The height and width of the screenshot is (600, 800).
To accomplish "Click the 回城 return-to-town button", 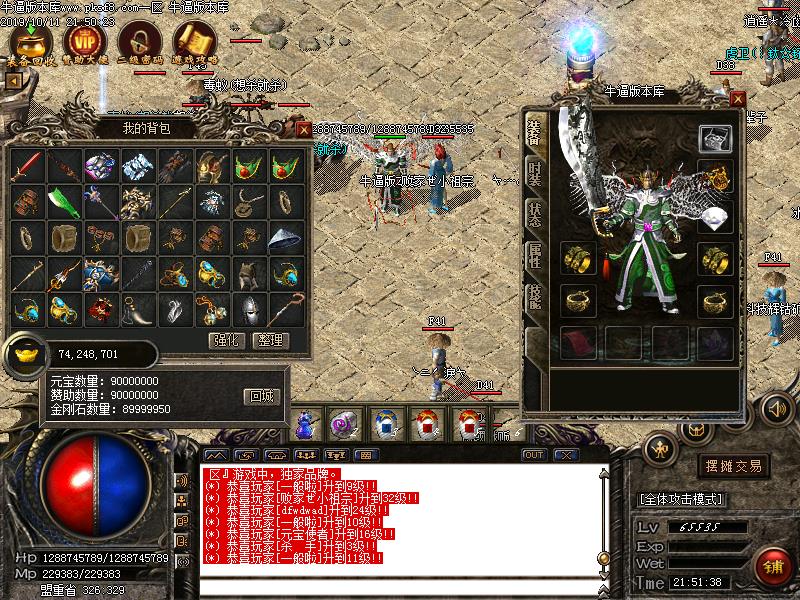I will point(260,396).
